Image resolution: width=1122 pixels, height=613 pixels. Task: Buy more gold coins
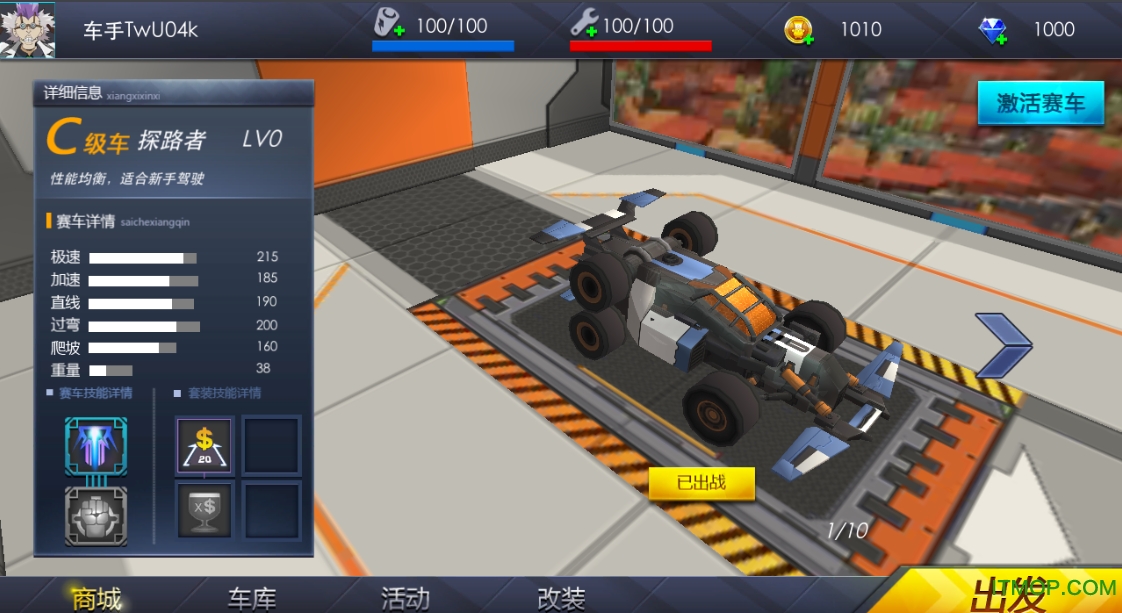(798, 30)
